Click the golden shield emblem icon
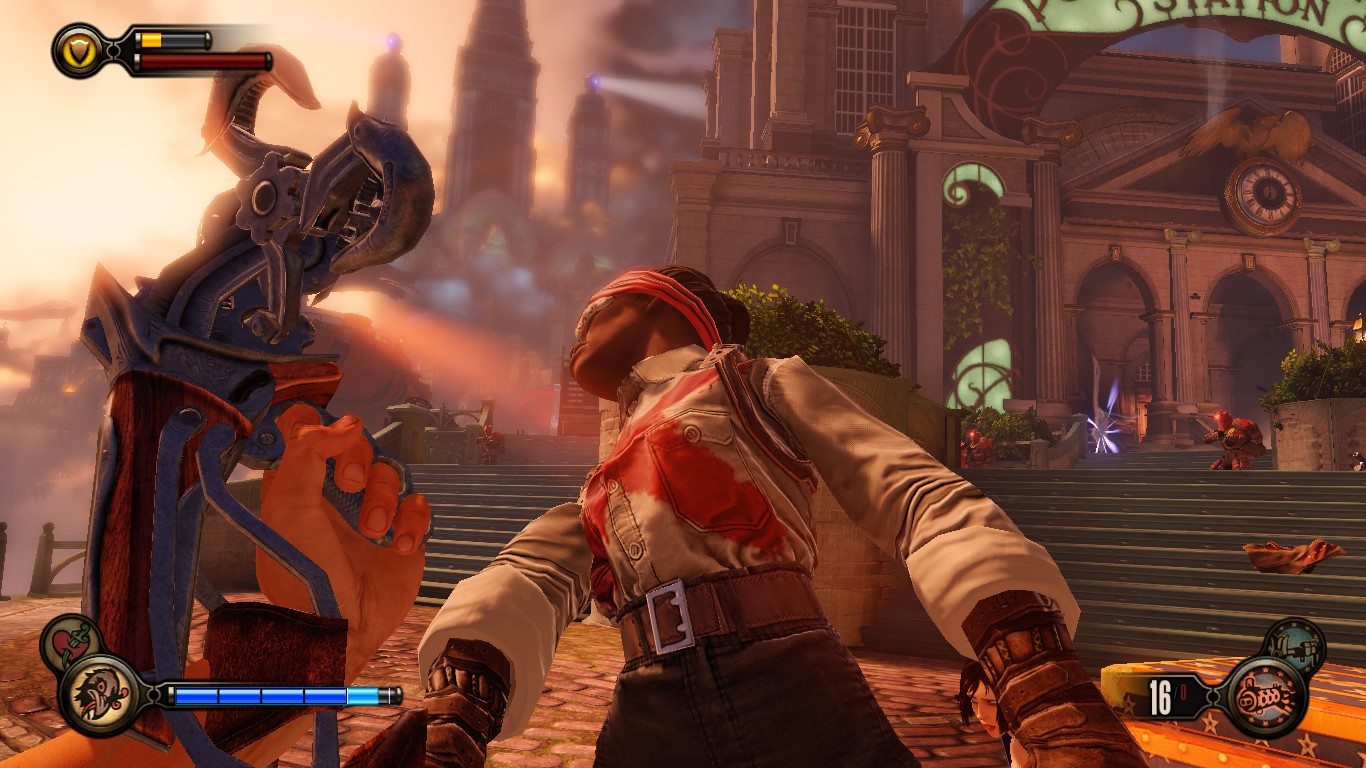The image size is (1366, 768). point(77,50)
